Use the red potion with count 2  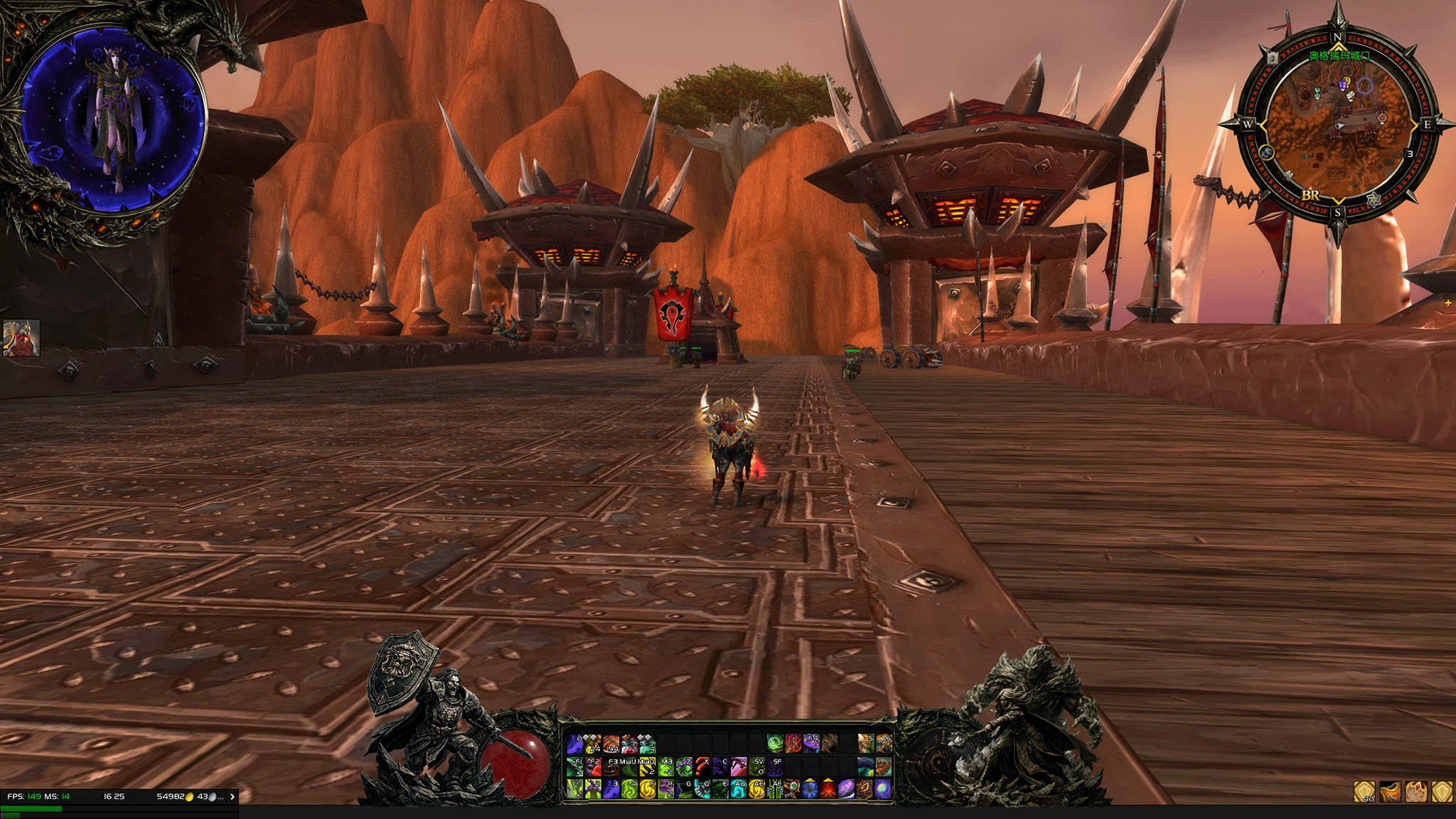pyautogui.click(x=629, y=744)
